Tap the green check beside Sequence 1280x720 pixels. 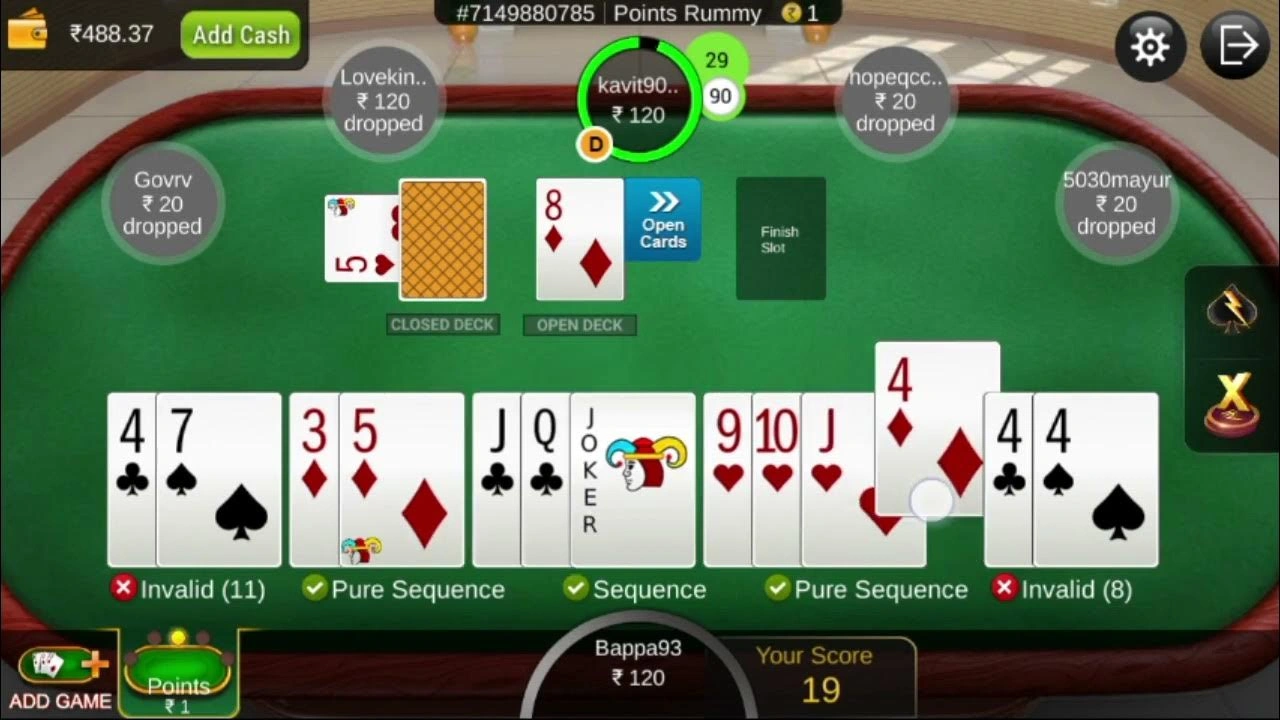click(577, 589)
